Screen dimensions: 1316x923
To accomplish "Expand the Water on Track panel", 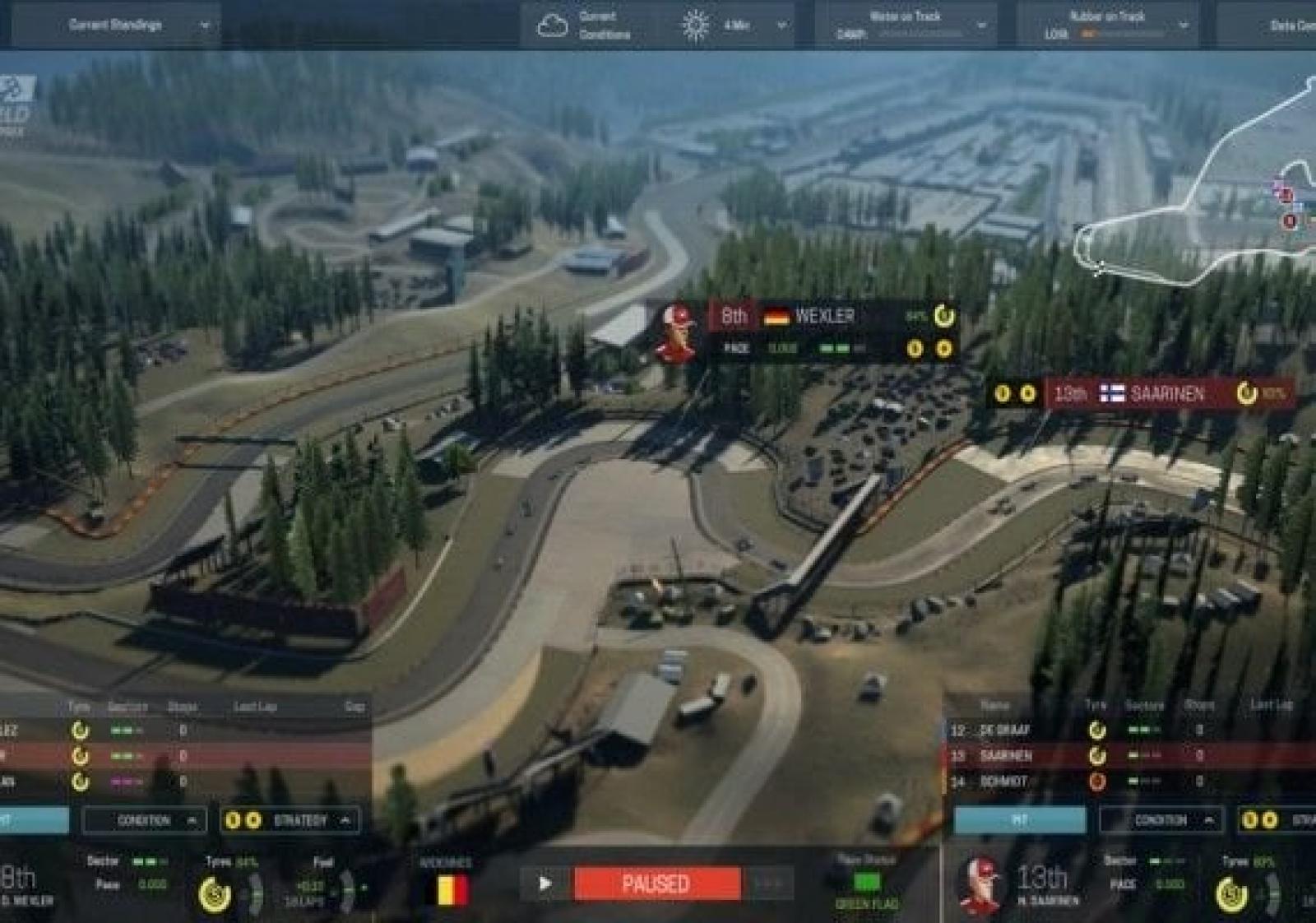I will (x=905, y=26).
